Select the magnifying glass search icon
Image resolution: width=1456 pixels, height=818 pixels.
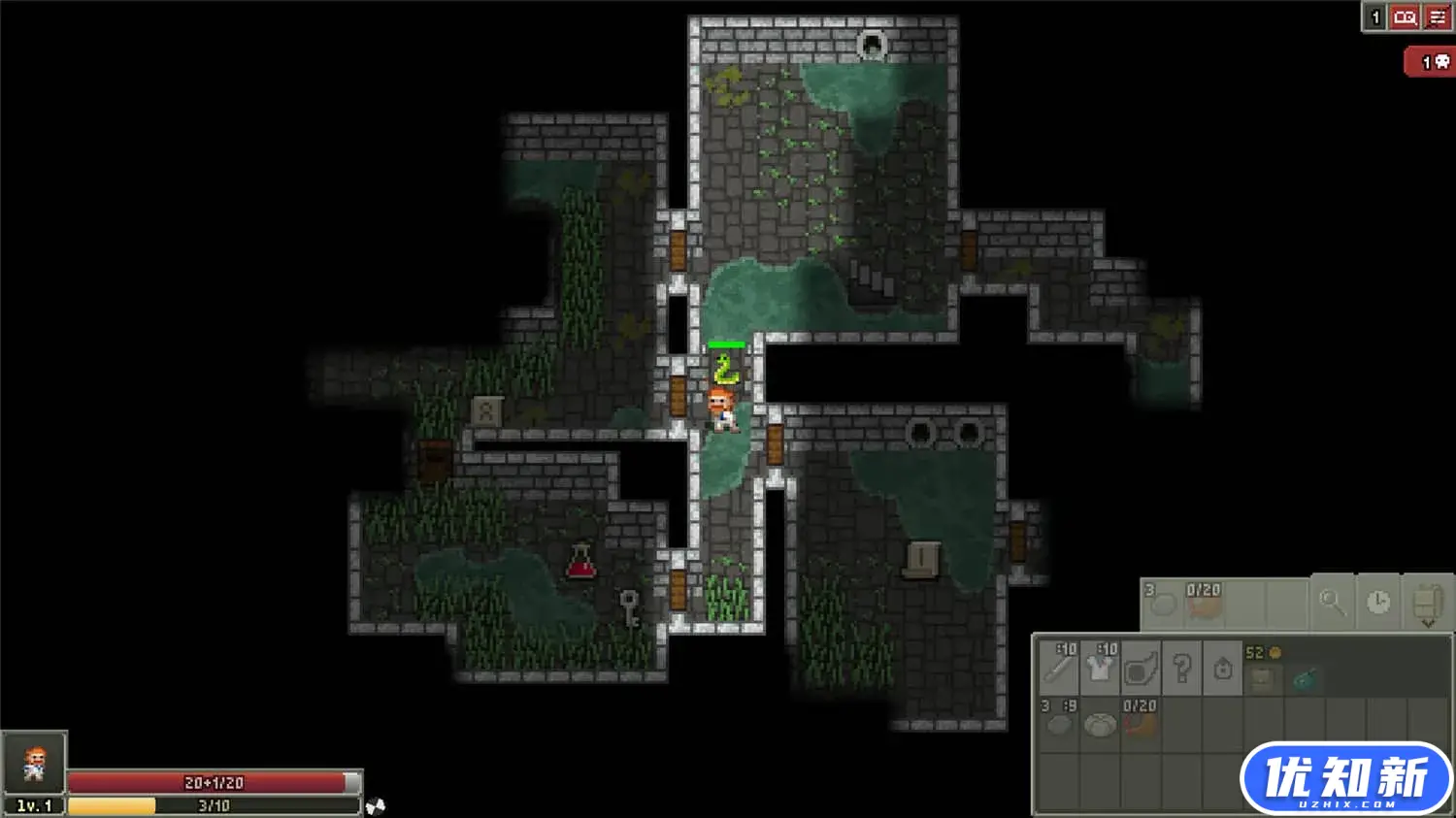pyautogui.click(x=1334, y=604)
